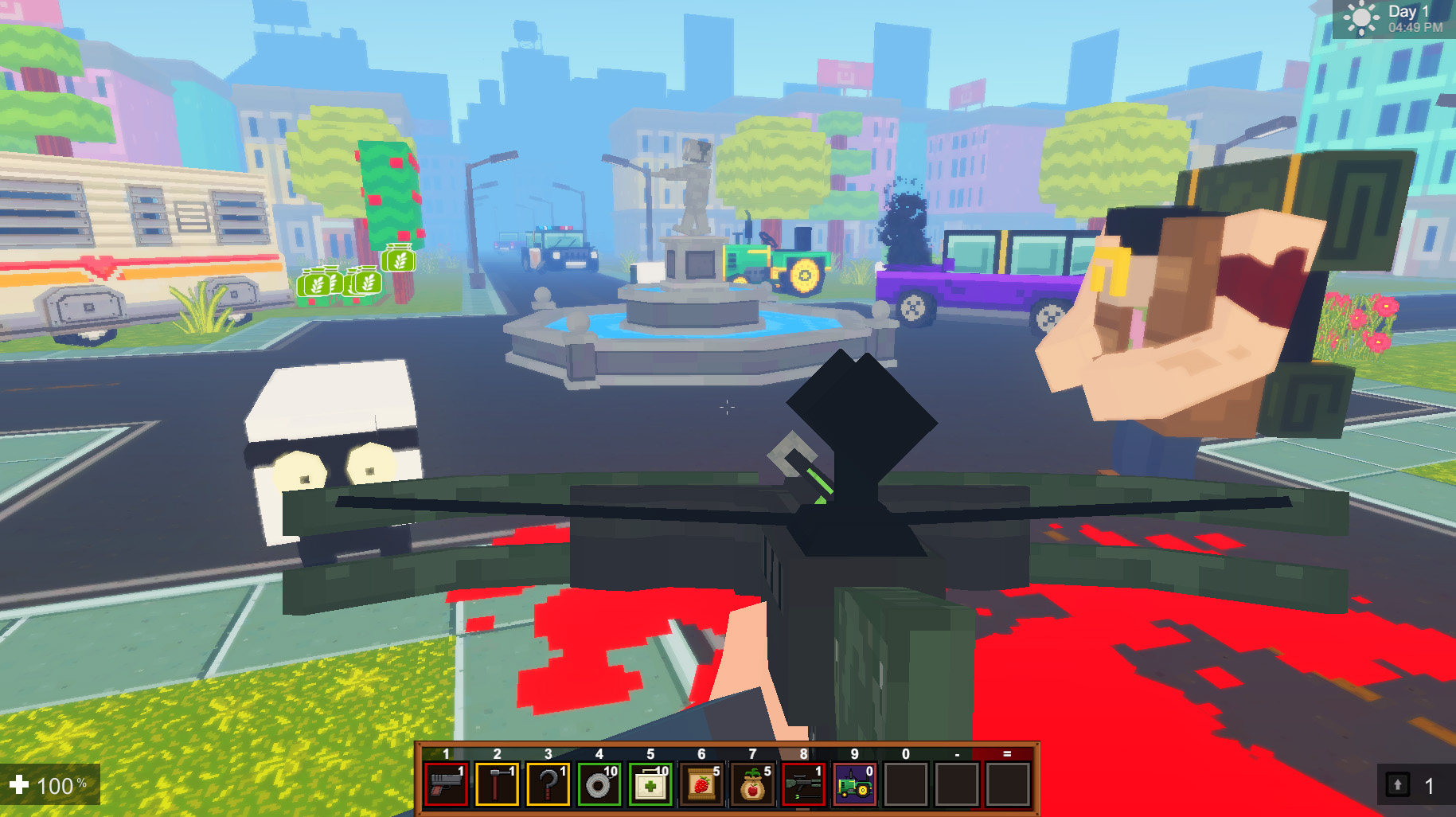Select the crossbow weapon in slot 8
This screenshot has width=1456, height=817.
click(x=804, y=784)
